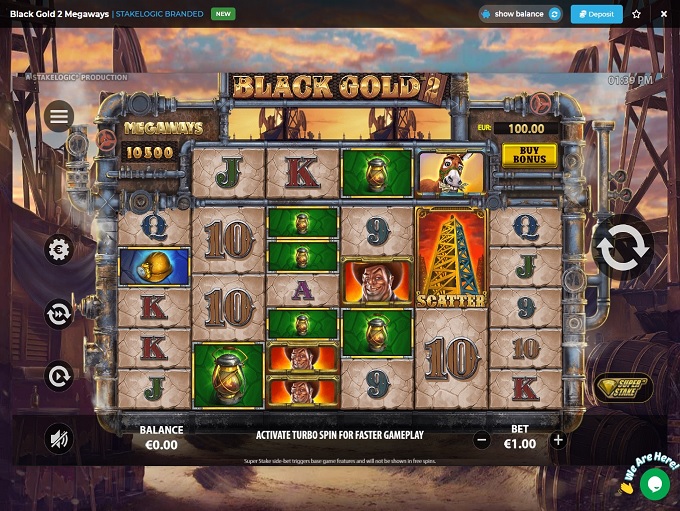
Task: Open the hamburger game menu
Action: pyautogui.click(x=59, y=116)
